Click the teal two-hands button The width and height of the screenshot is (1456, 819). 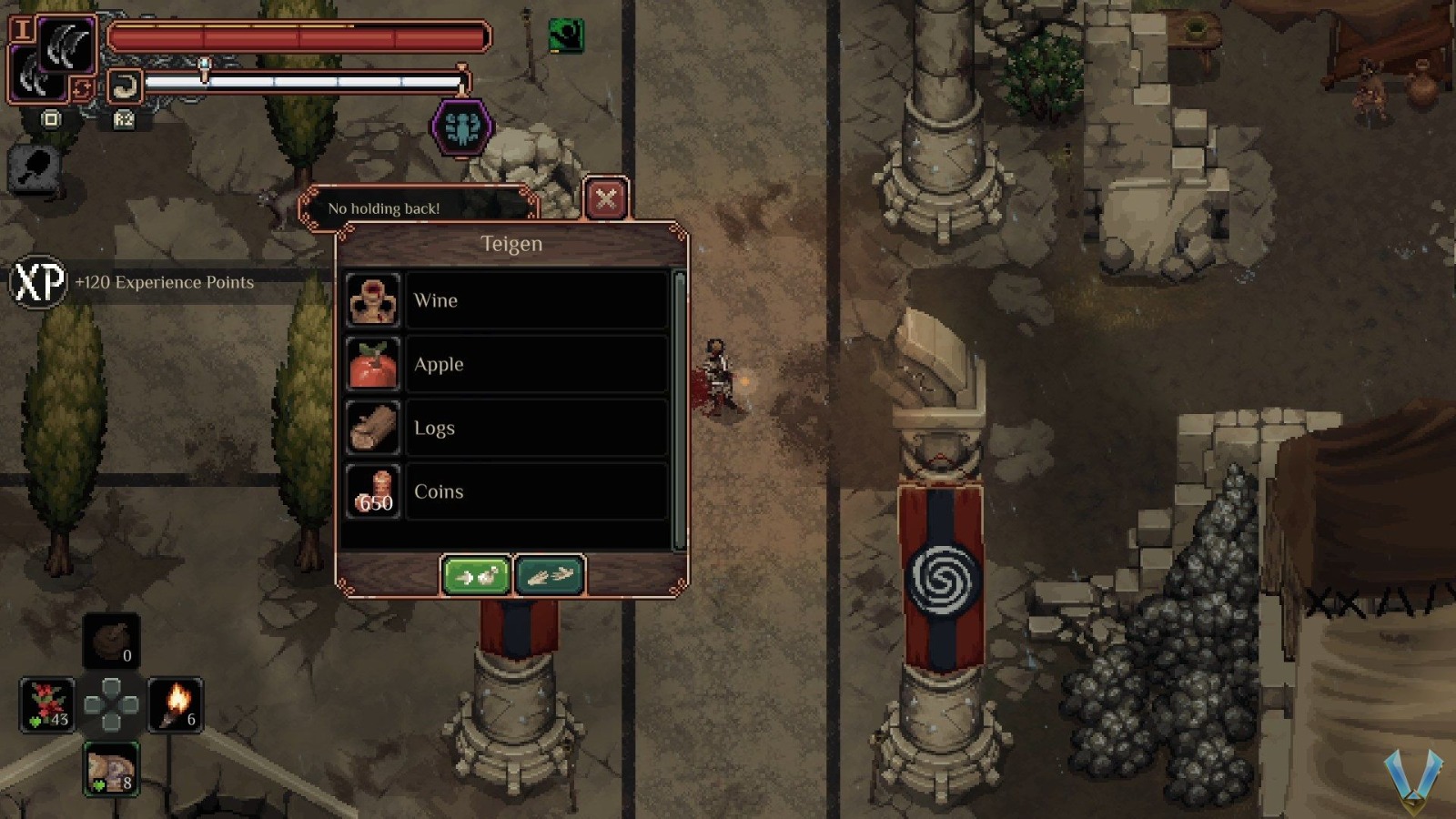550,576
